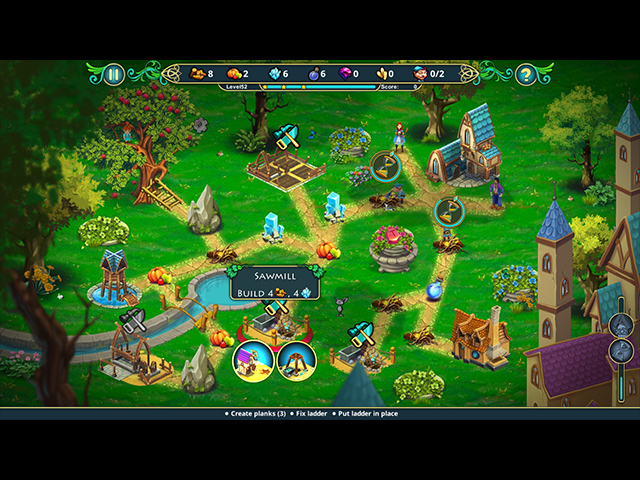Activate the upper greyed-out bonus ability
Viewport: 640px width, 480px height.
click(621, 325)
